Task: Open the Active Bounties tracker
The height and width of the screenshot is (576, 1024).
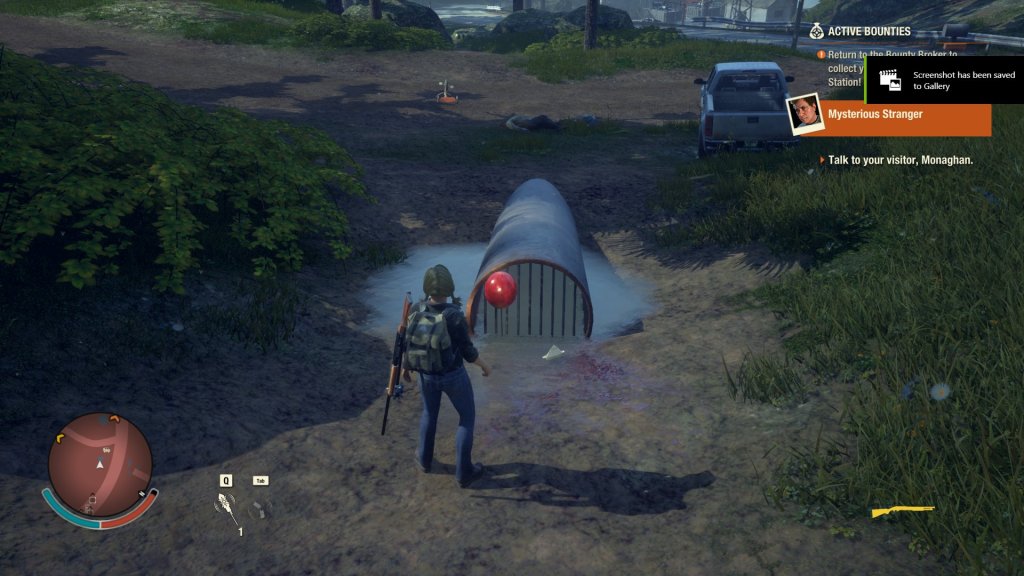Action: click(x=868, y=31)
